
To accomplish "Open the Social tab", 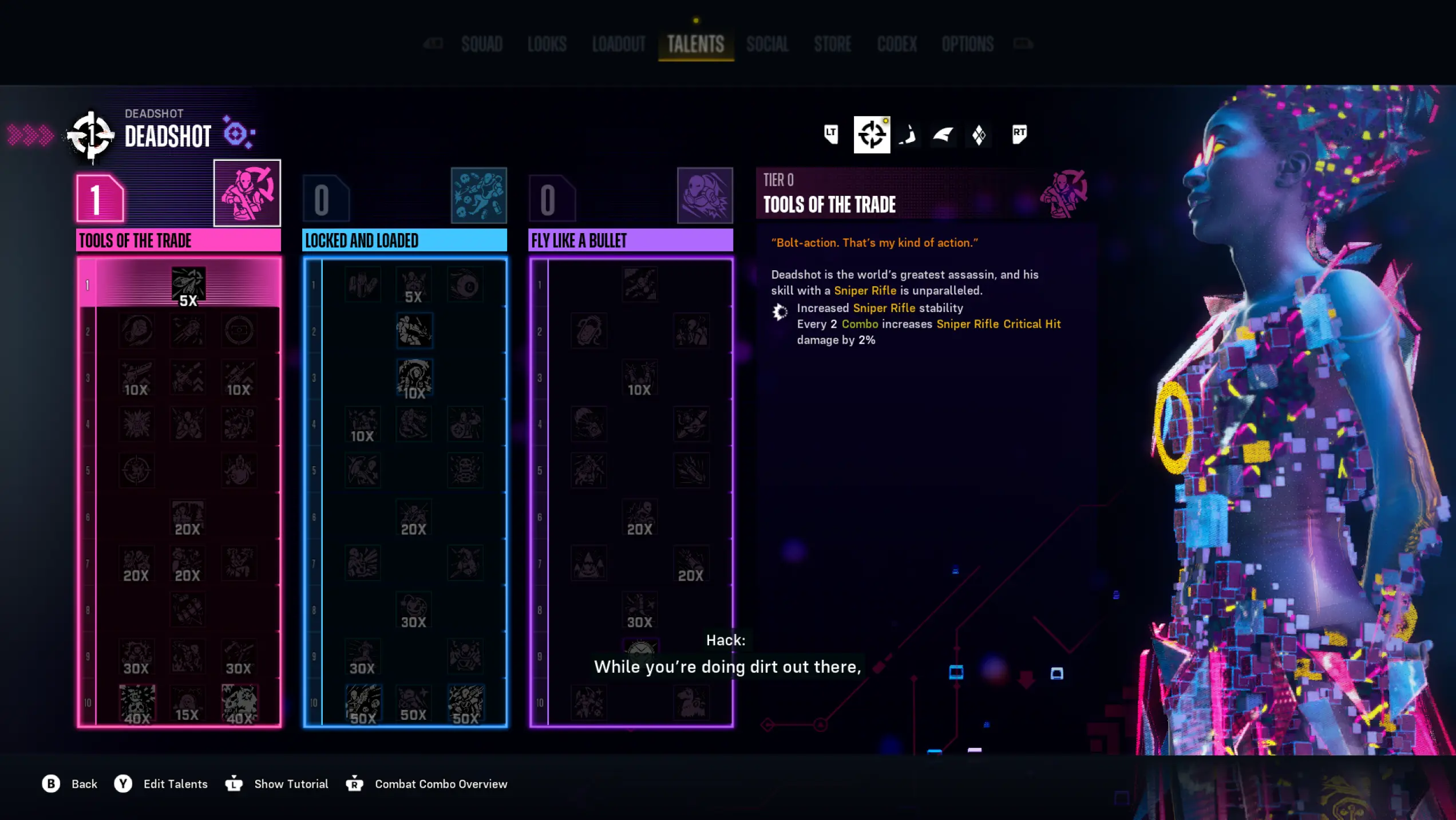I will (767, 44).
